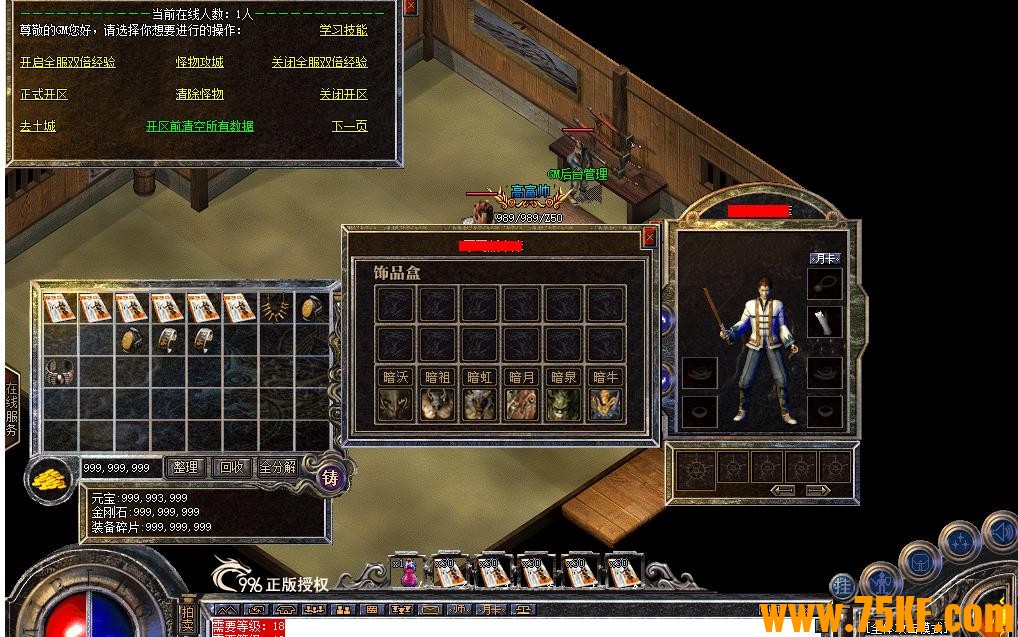Choose 关闭全服双倍经验 option

[x=319, y=62]
